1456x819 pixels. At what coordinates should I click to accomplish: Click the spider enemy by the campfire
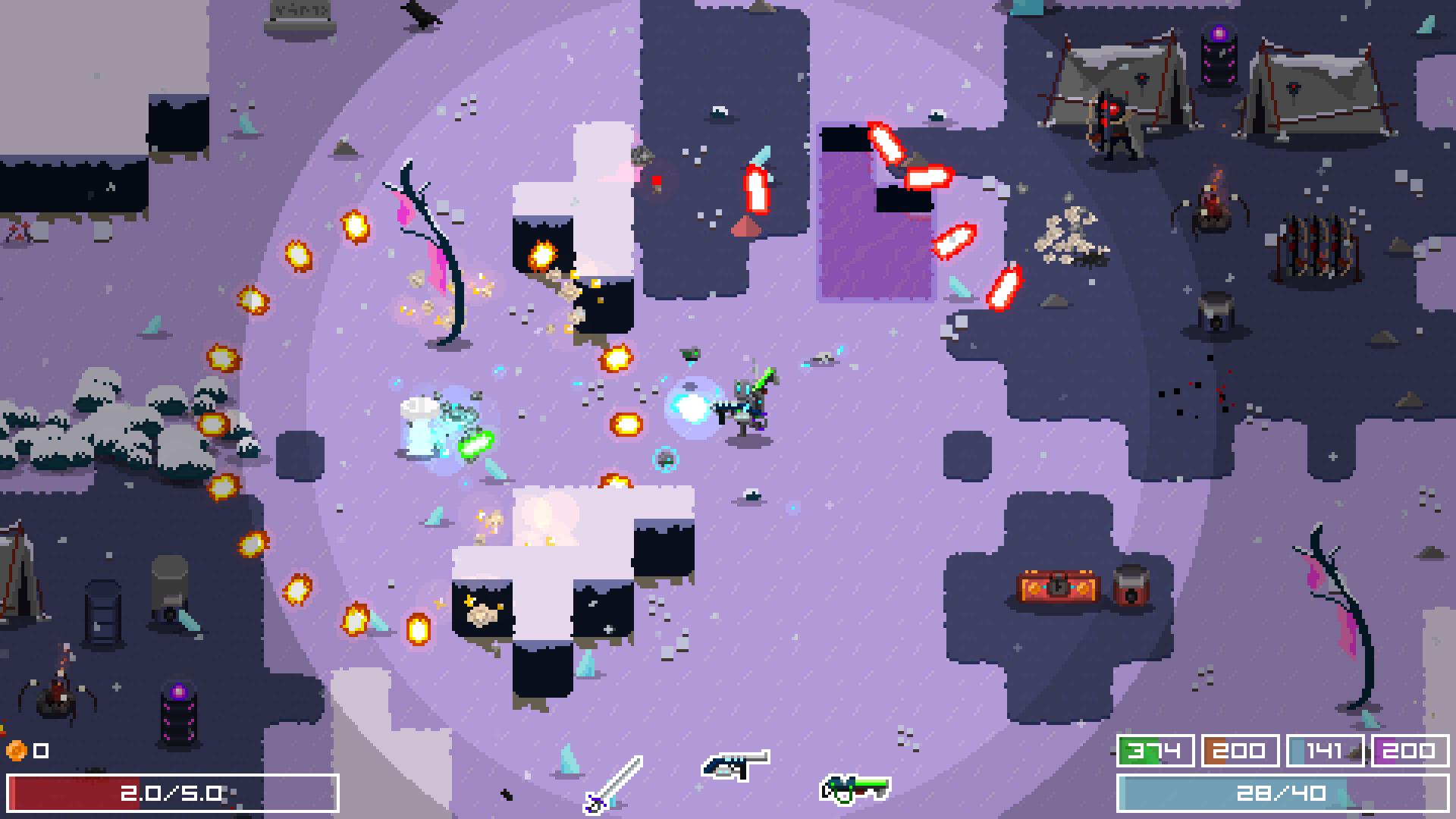click(1214, 216)
